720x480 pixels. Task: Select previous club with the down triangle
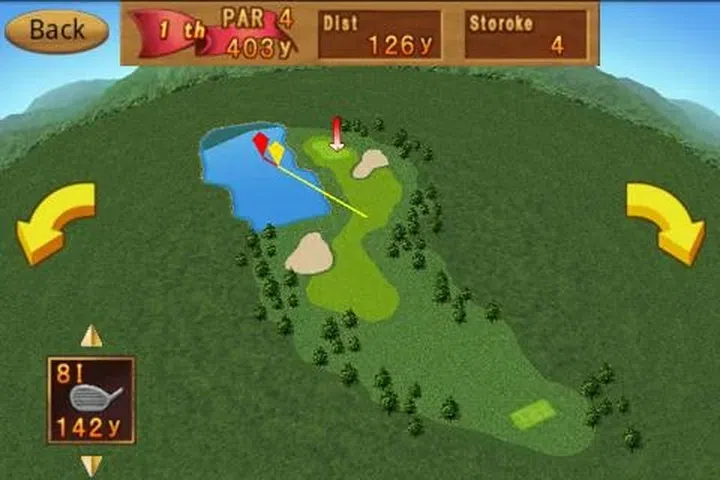pos(91,465)
